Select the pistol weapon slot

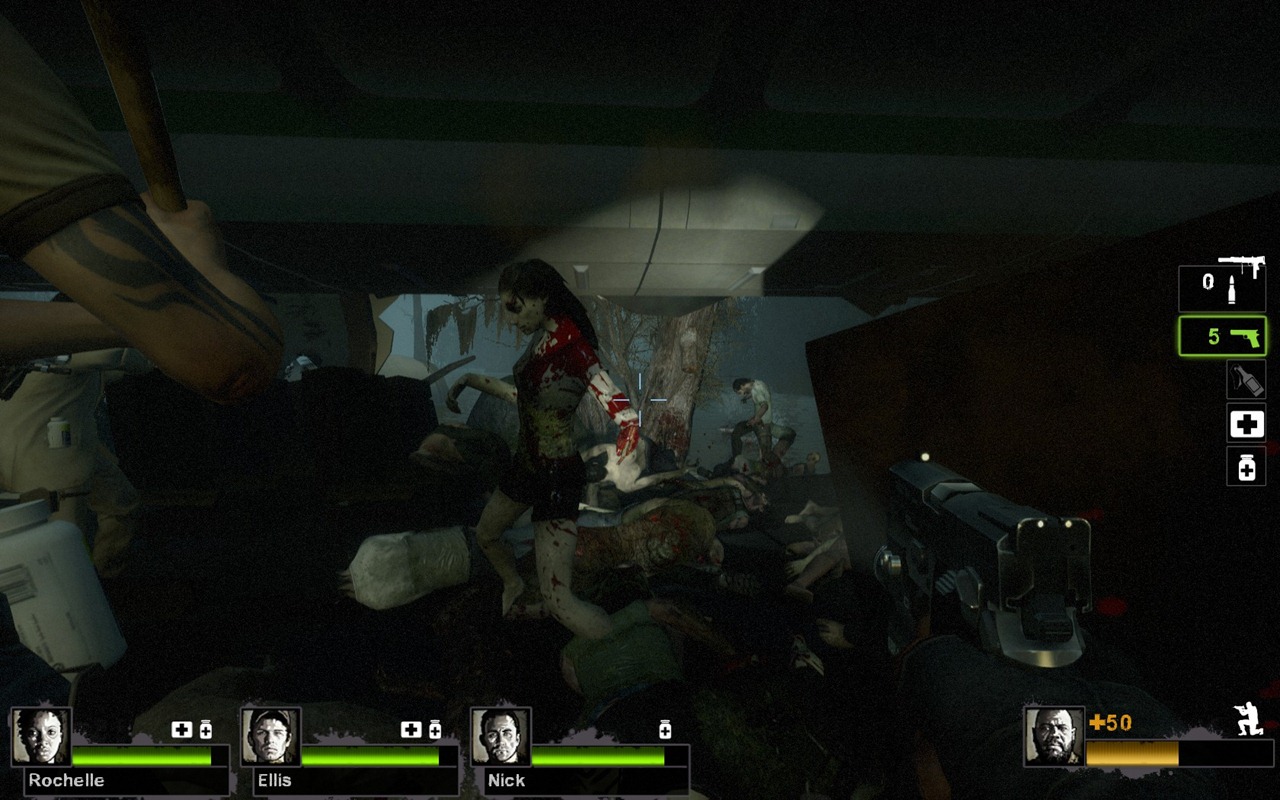[1222, 336]
